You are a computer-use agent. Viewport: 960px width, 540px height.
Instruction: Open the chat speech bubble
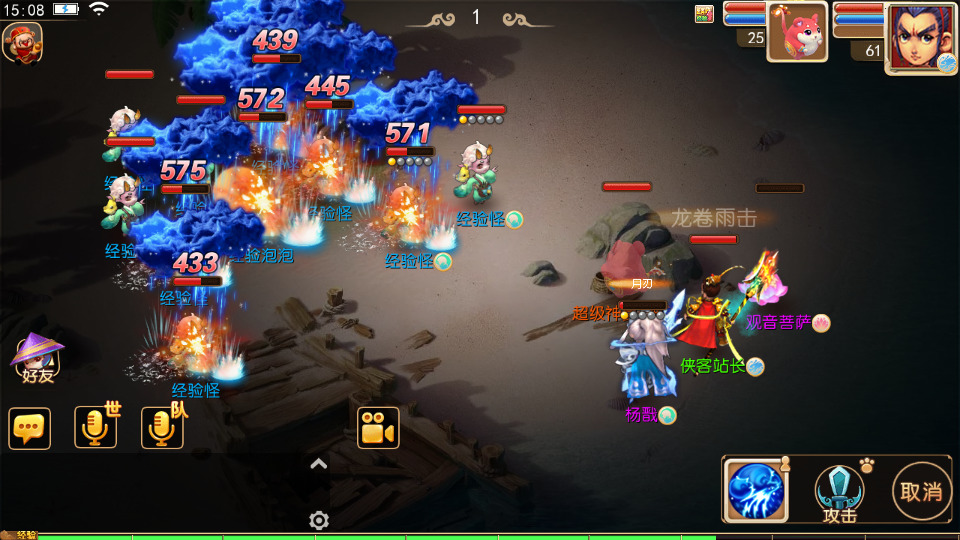click(30, 428)
